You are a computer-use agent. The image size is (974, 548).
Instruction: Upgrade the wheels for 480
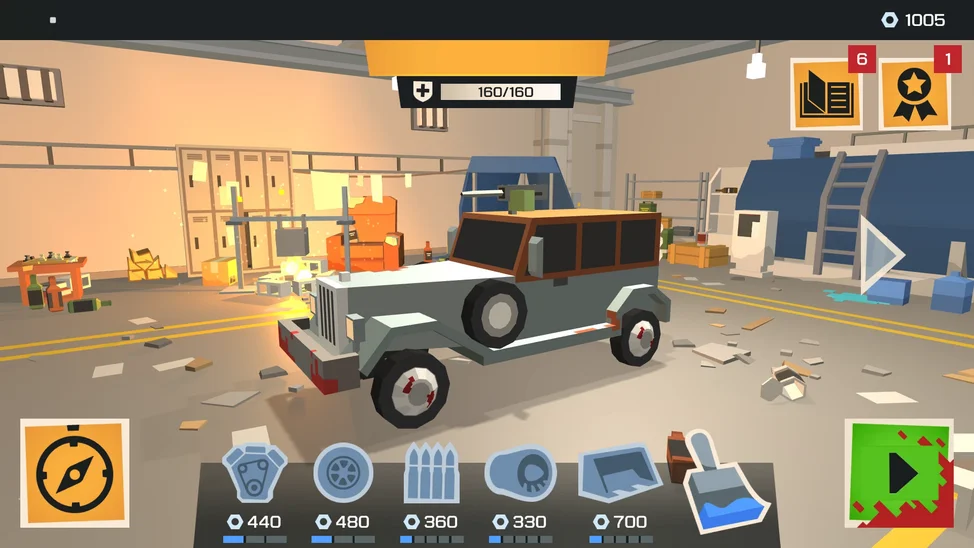pyautogui.click(x=343, y=473)
